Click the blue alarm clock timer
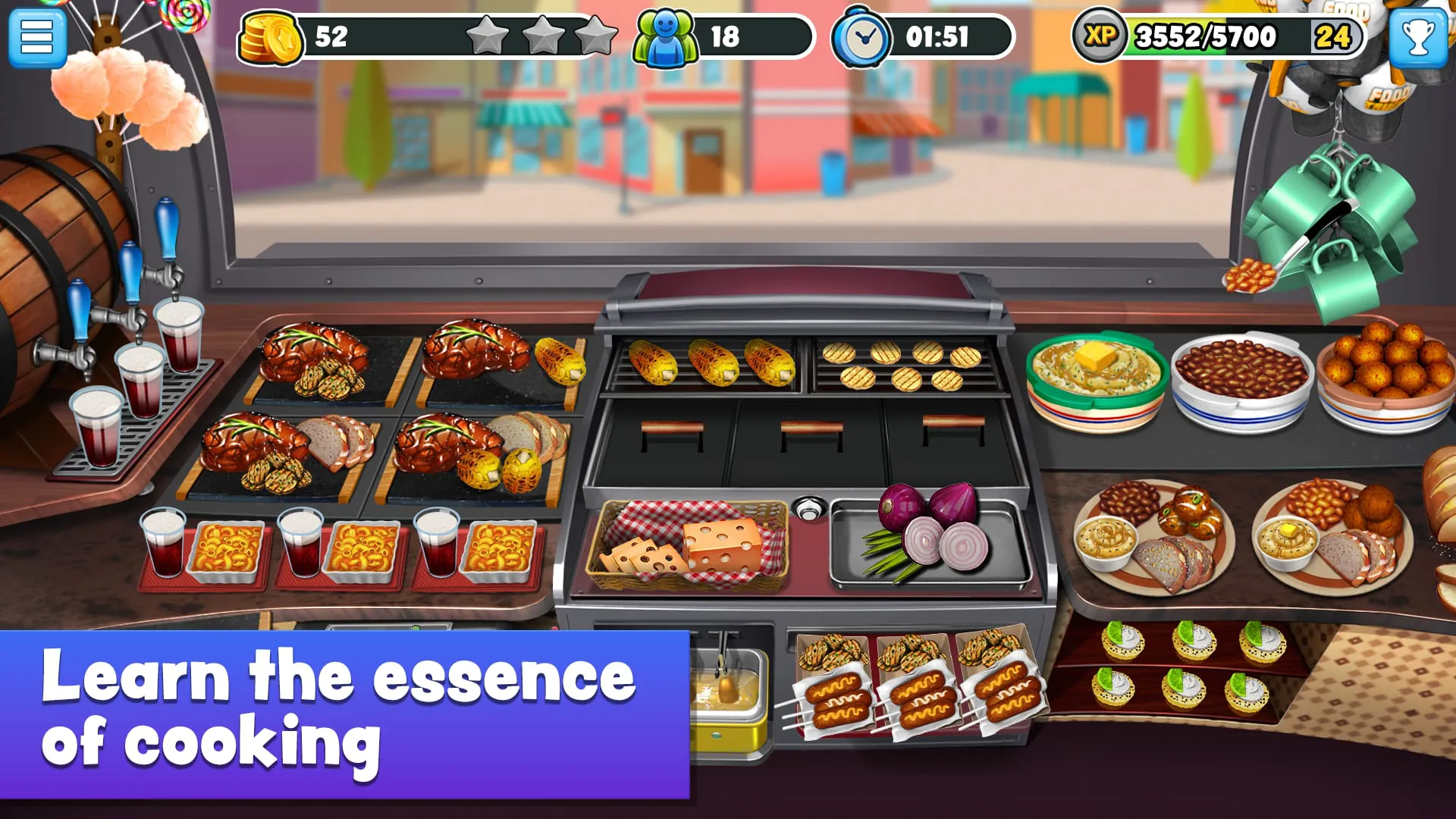The width and height of the screenshot is (1456, 819). point(863,34)
